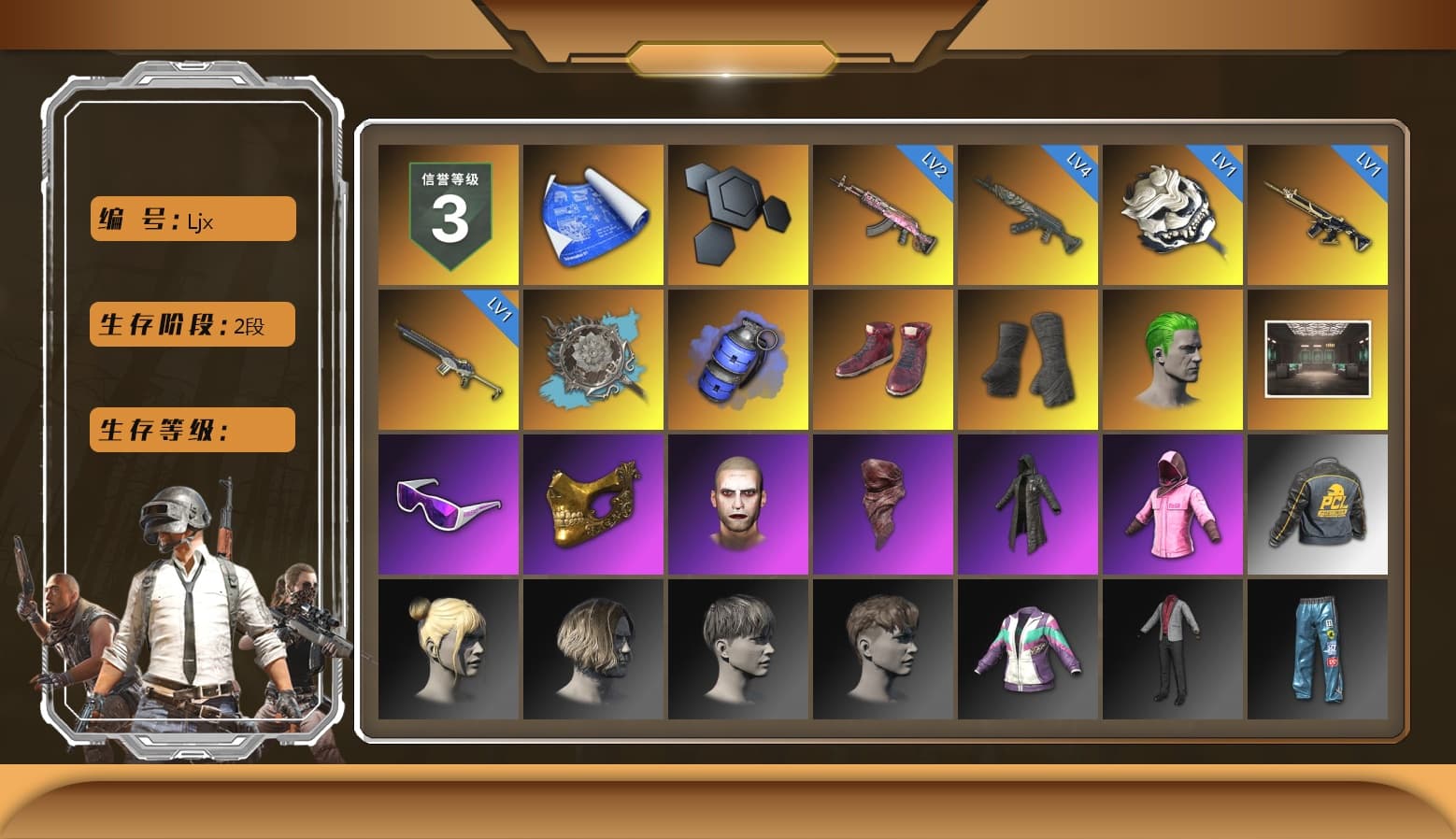
Task: Open the indoor room photo item
Action: tap(1319, 358)
